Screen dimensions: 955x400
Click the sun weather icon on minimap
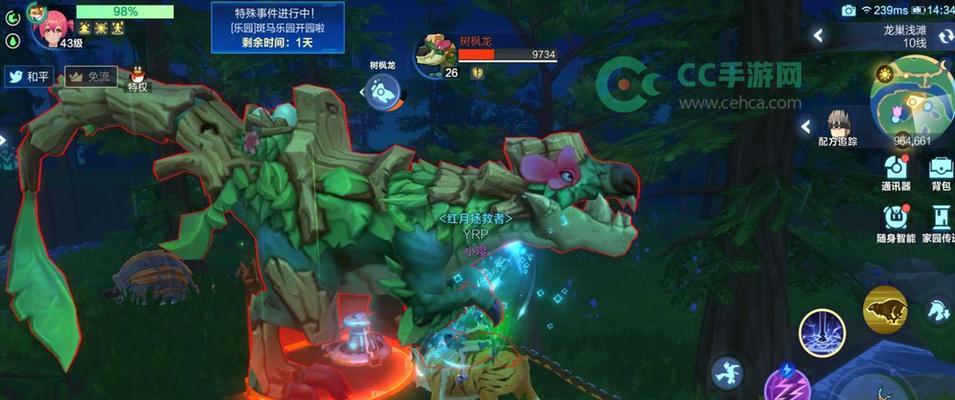pos(886,75)
